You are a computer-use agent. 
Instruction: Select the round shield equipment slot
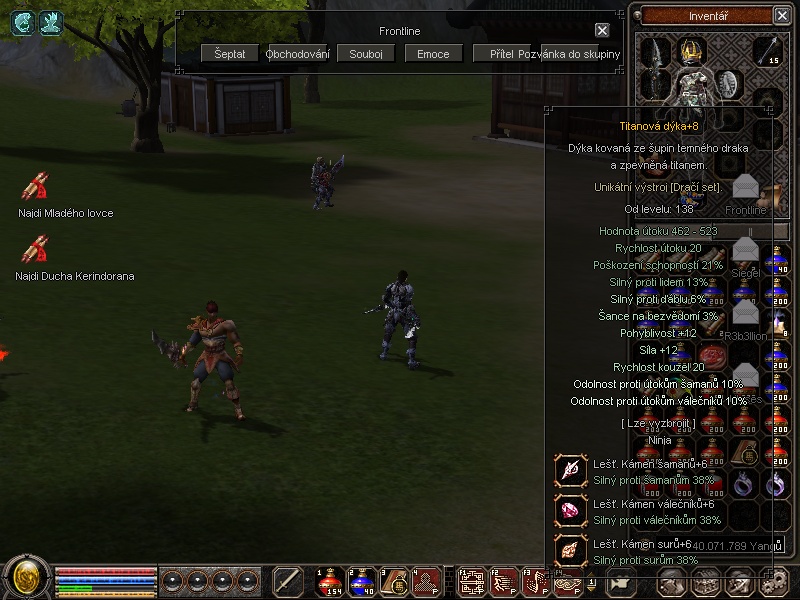[x=729, y=84]
